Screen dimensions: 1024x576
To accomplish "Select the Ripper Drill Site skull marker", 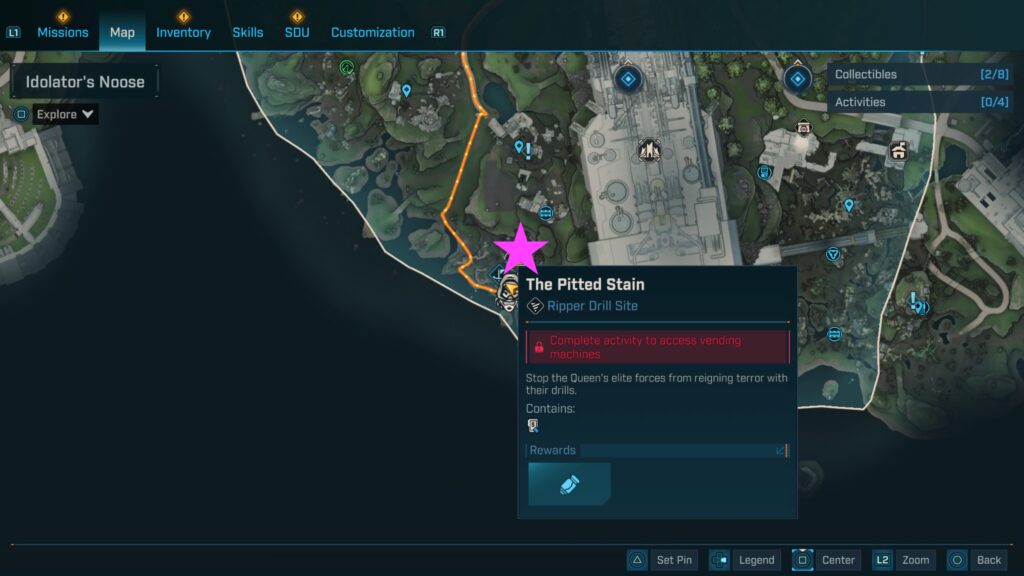I will point(509,292).
